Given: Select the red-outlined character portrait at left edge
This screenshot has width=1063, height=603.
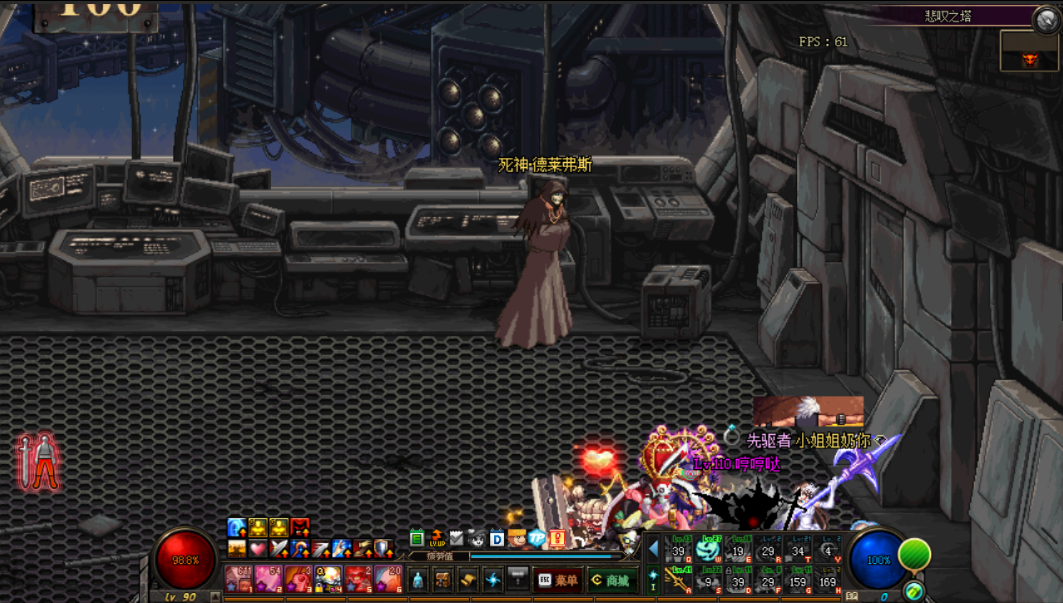Looking at the screenshot, I should pos(39,462).
